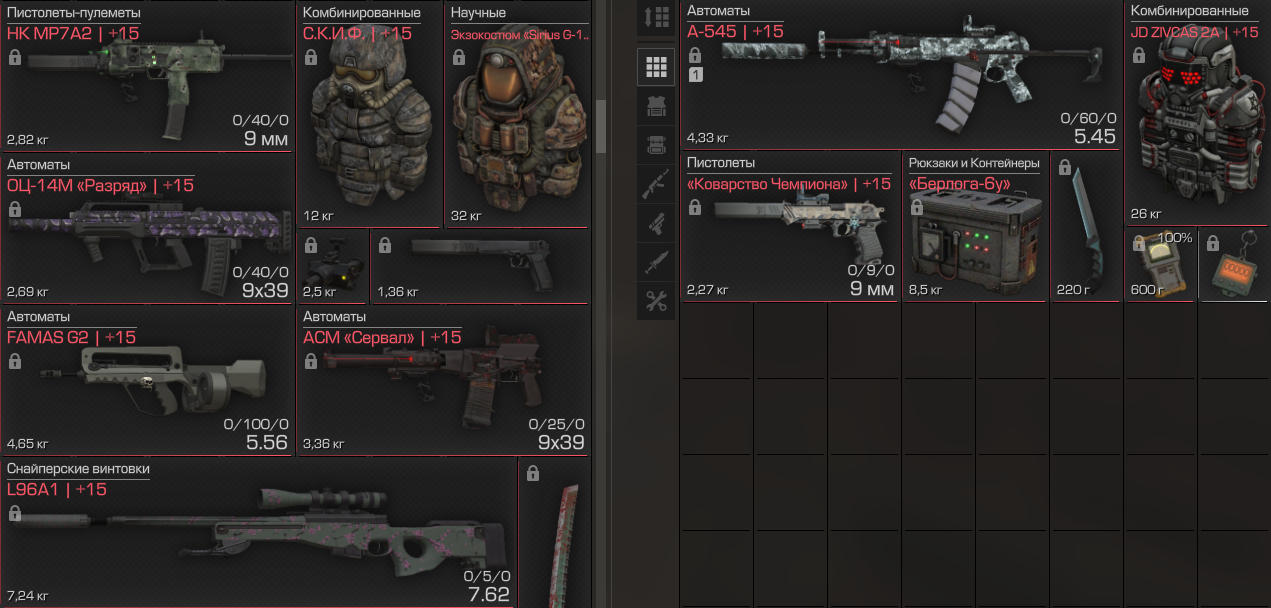Switch to the wrench and screwdriver filter

pyautogui.click(x=657, y=301)
